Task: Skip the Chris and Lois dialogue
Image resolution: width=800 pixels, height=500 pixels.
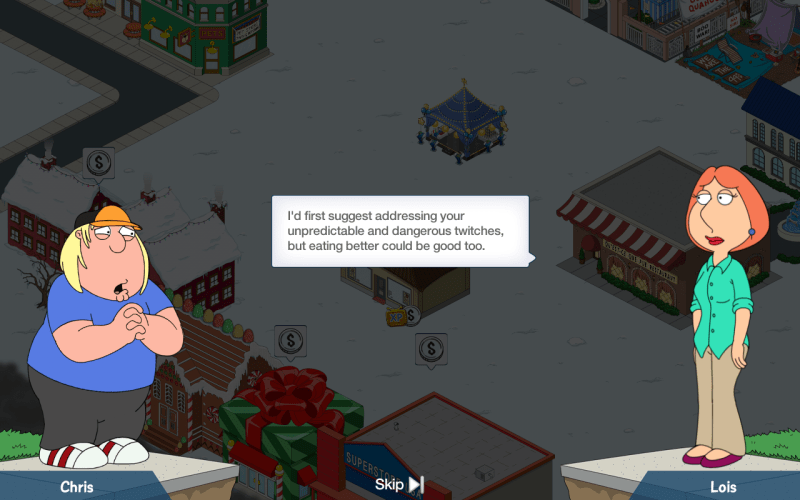Action: pyautogui.click(x=399, y=485)
